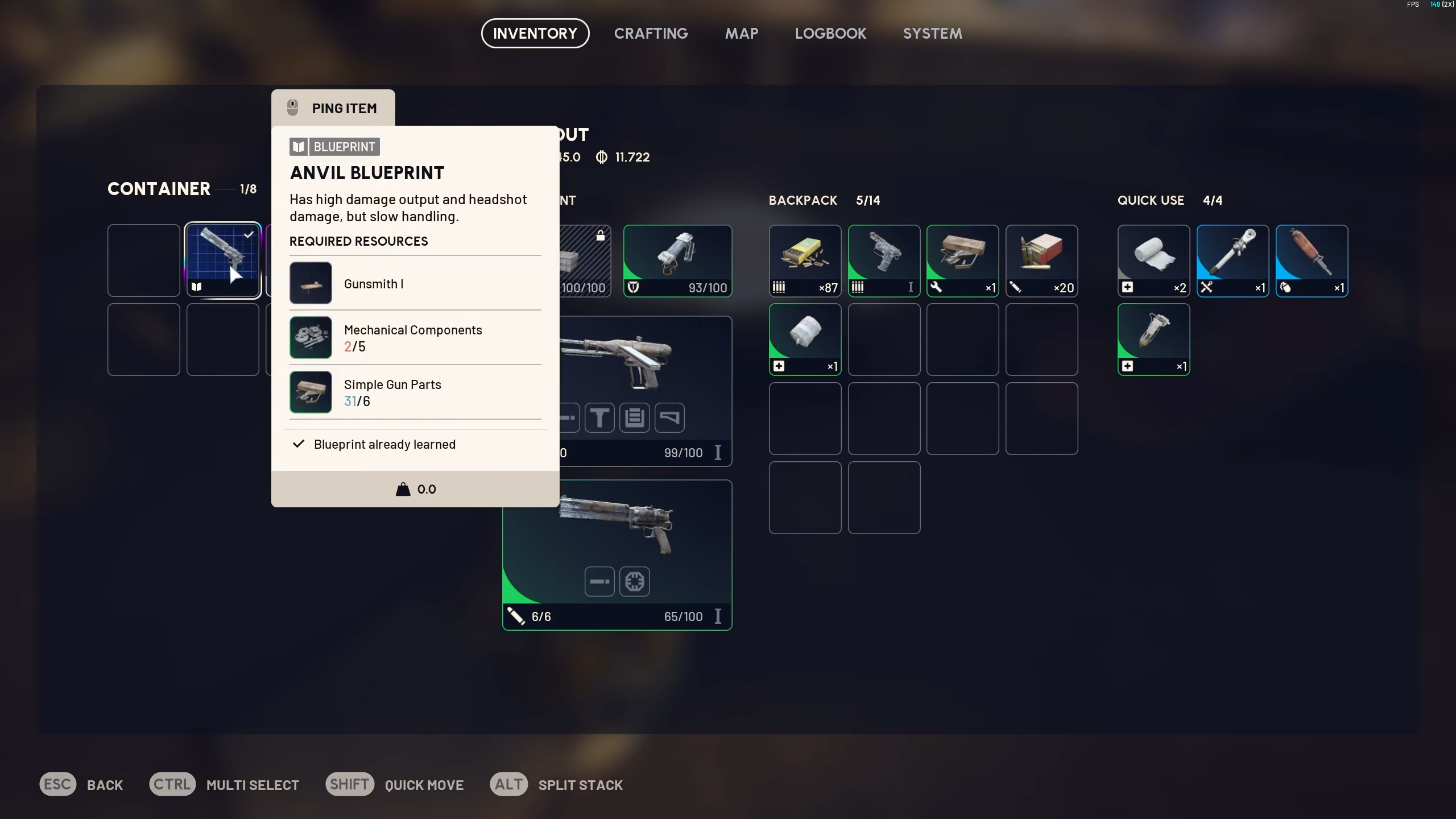Expand the Mechanical Components requirement

[412, 337]
